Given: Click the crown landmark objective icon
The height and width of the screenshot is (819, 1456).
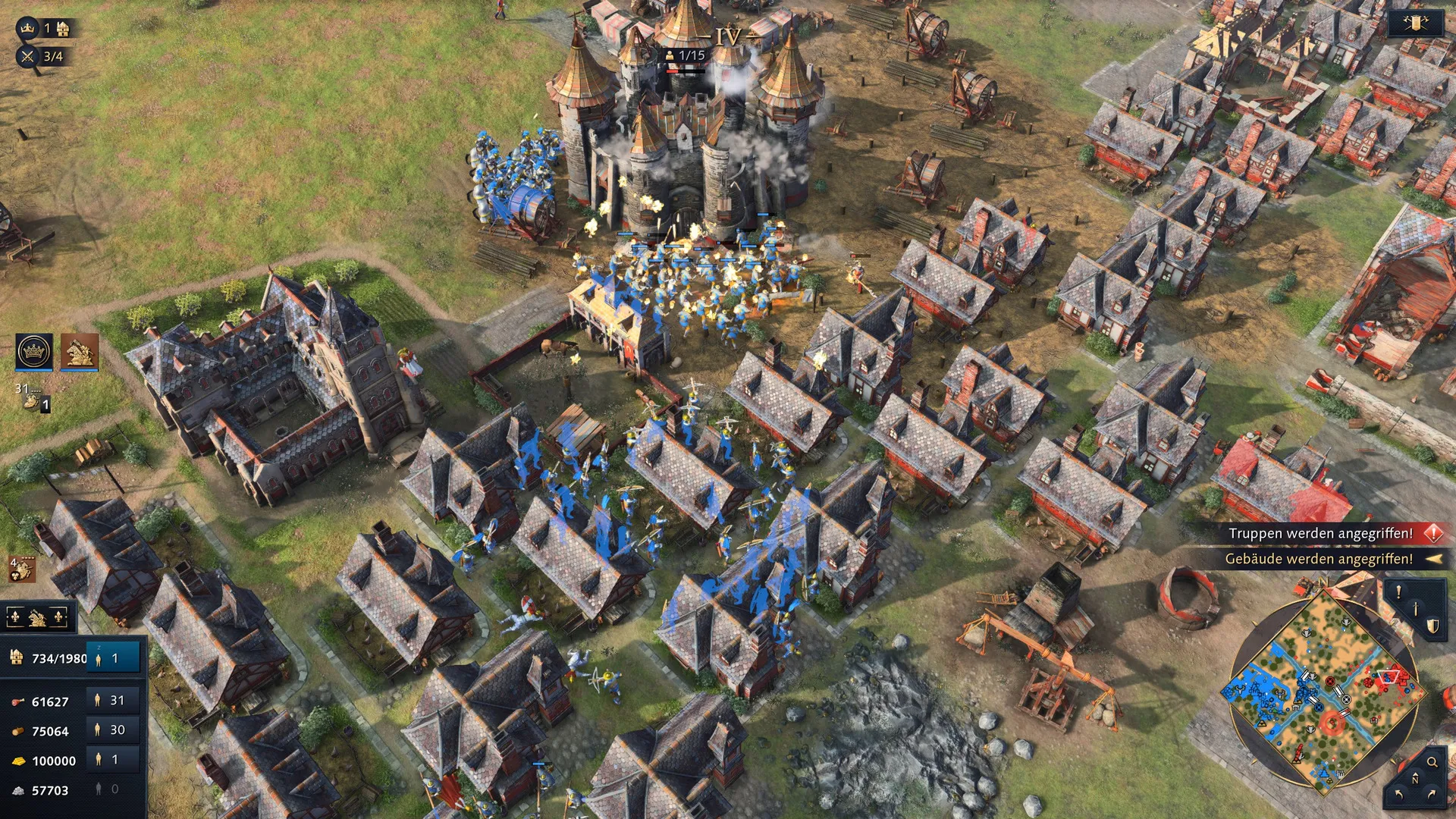Looking at the screenshot, I should [28, 29].
